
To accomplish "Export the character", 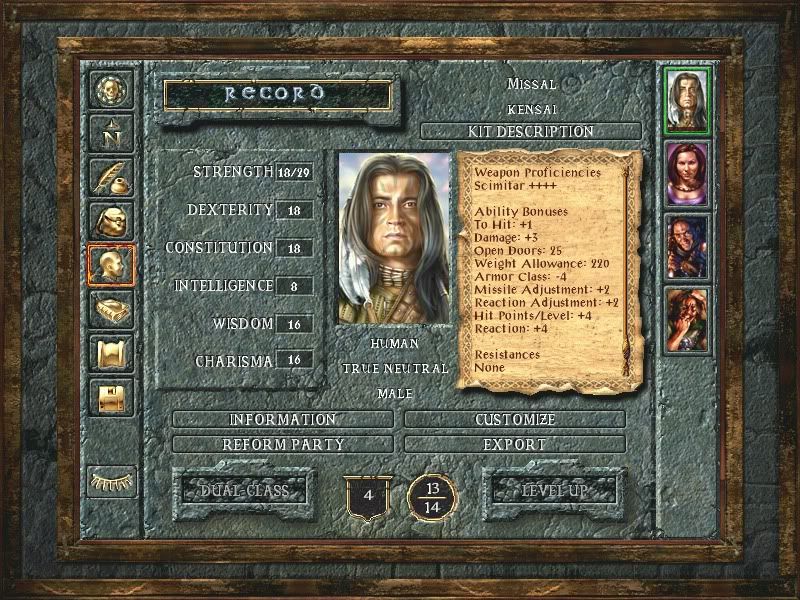I will (x=516, y=444).
